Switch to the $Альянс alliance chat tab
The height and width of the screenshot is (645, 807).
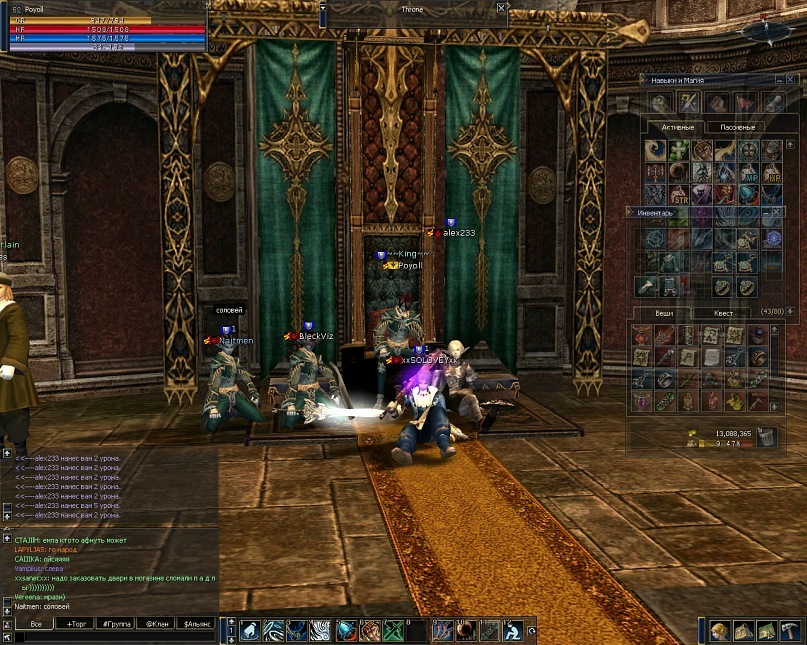(197, 623)
